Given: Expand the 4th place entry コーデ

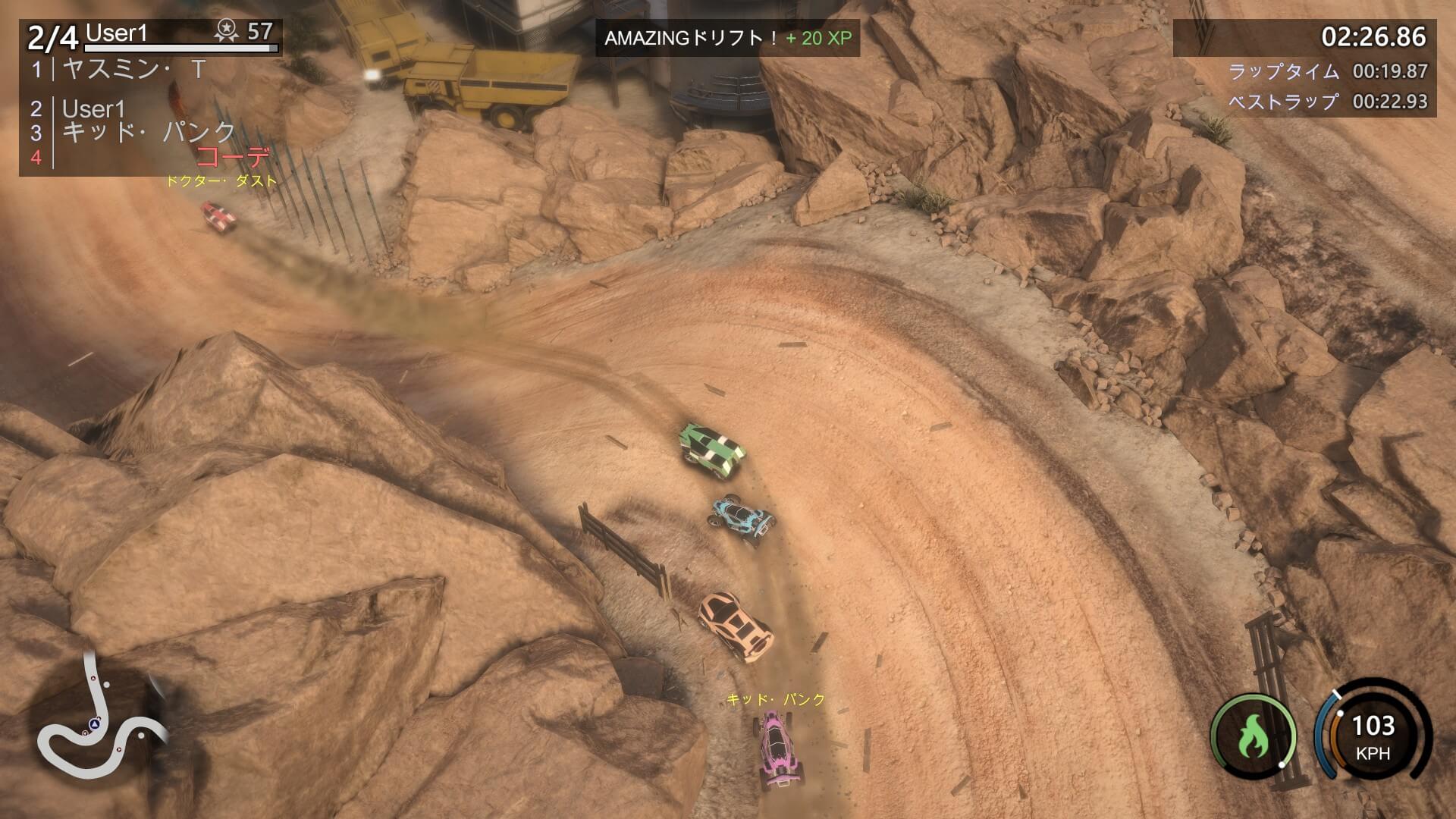Looking at the screenshot, I should tap(234, 157).
